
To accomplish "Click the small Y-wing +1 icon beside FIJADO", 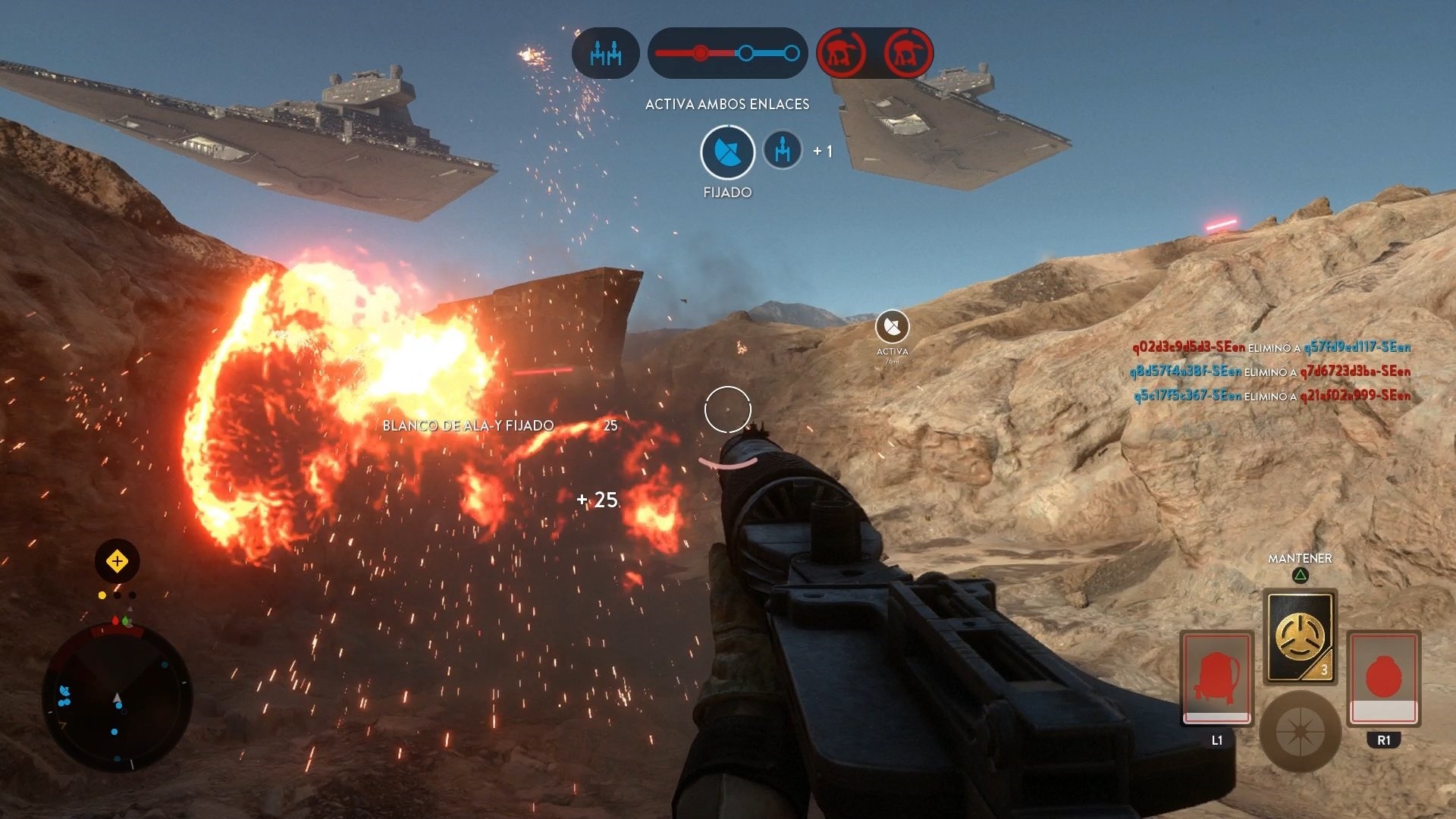I will (x=781, y=149).
